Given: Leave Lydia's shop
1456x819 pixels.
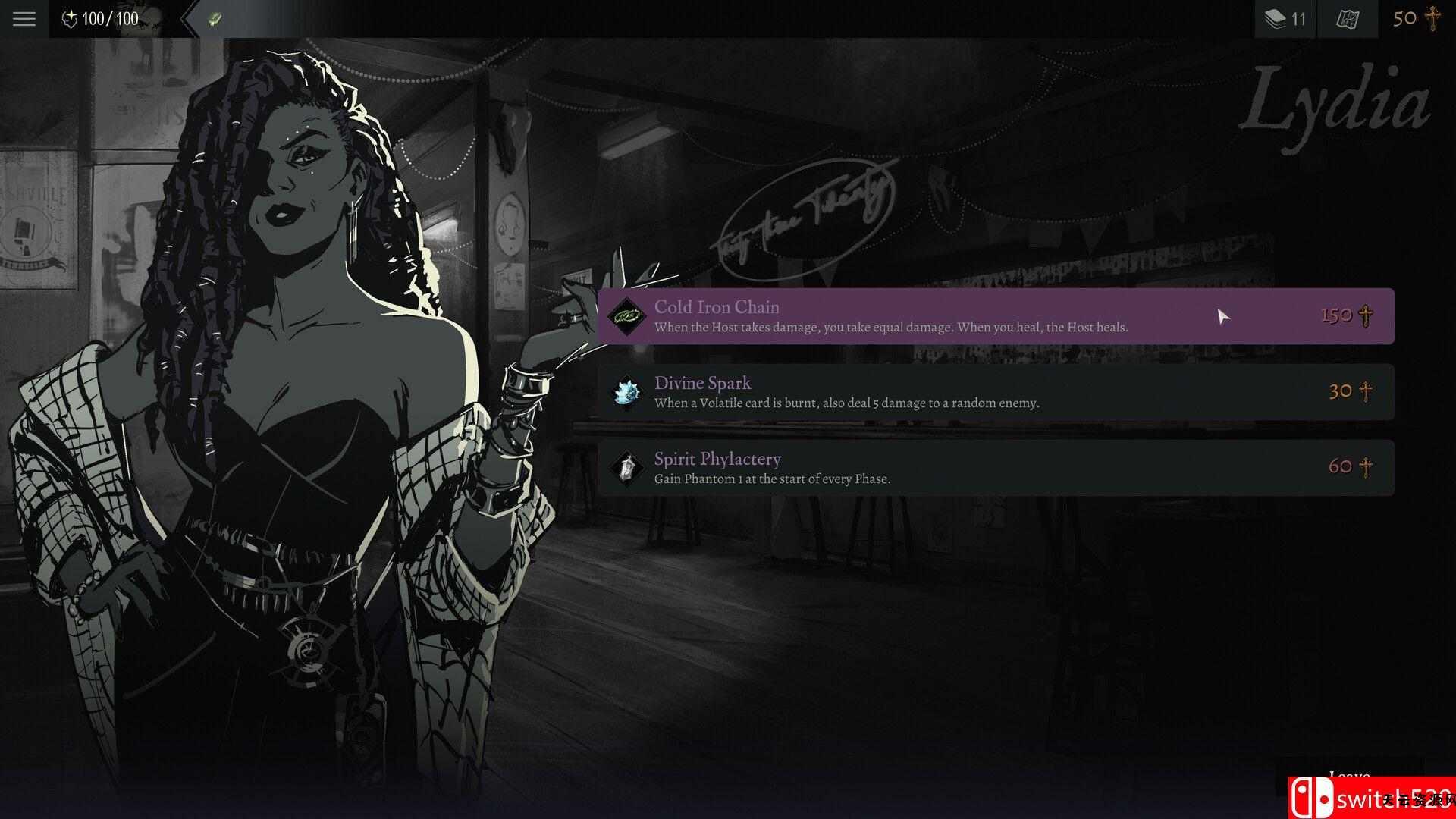Looking at the screenshot, I should click(x=1348, y=775).
